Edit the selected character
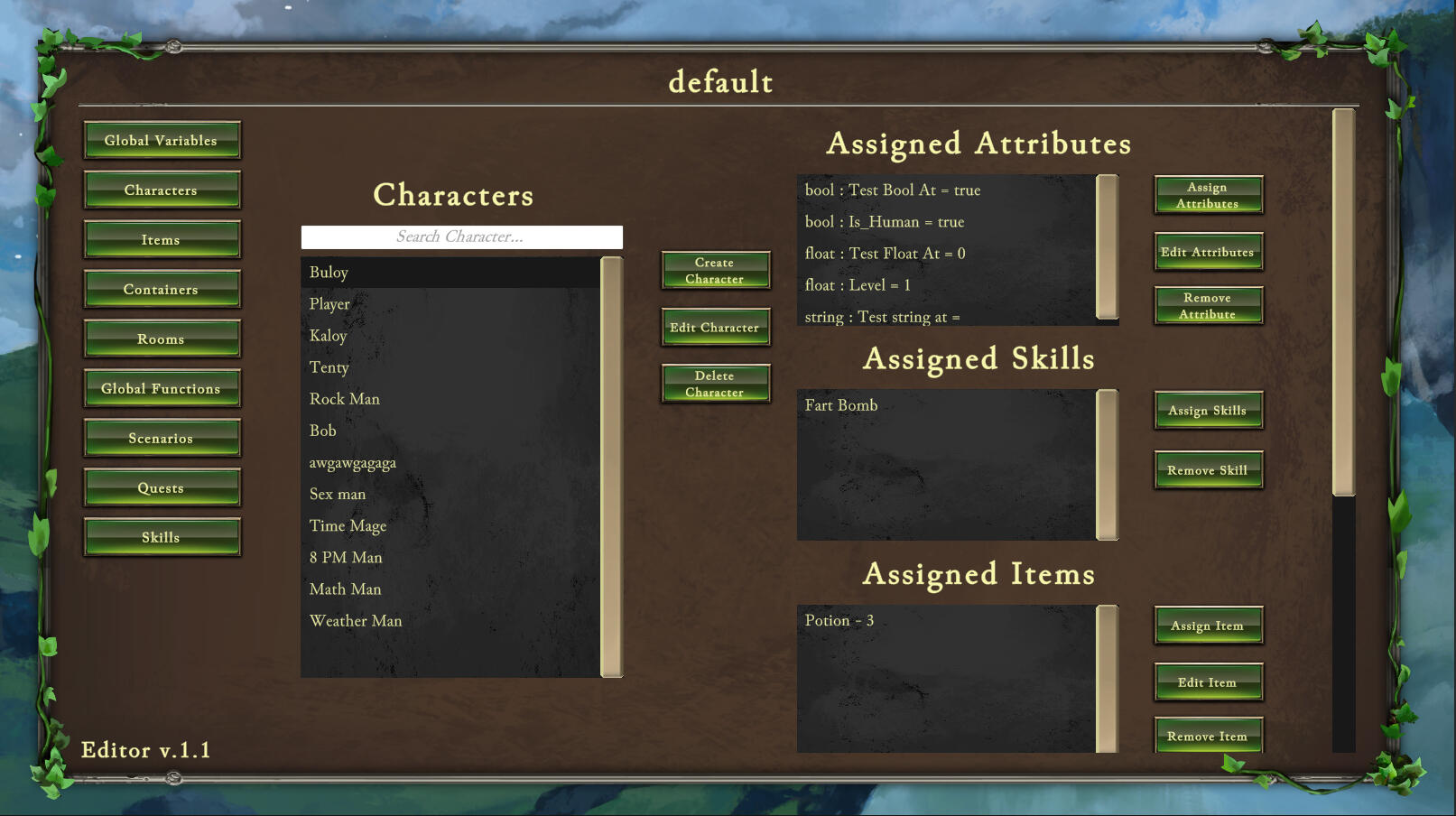1456x816 pixels. coord(715,328)
